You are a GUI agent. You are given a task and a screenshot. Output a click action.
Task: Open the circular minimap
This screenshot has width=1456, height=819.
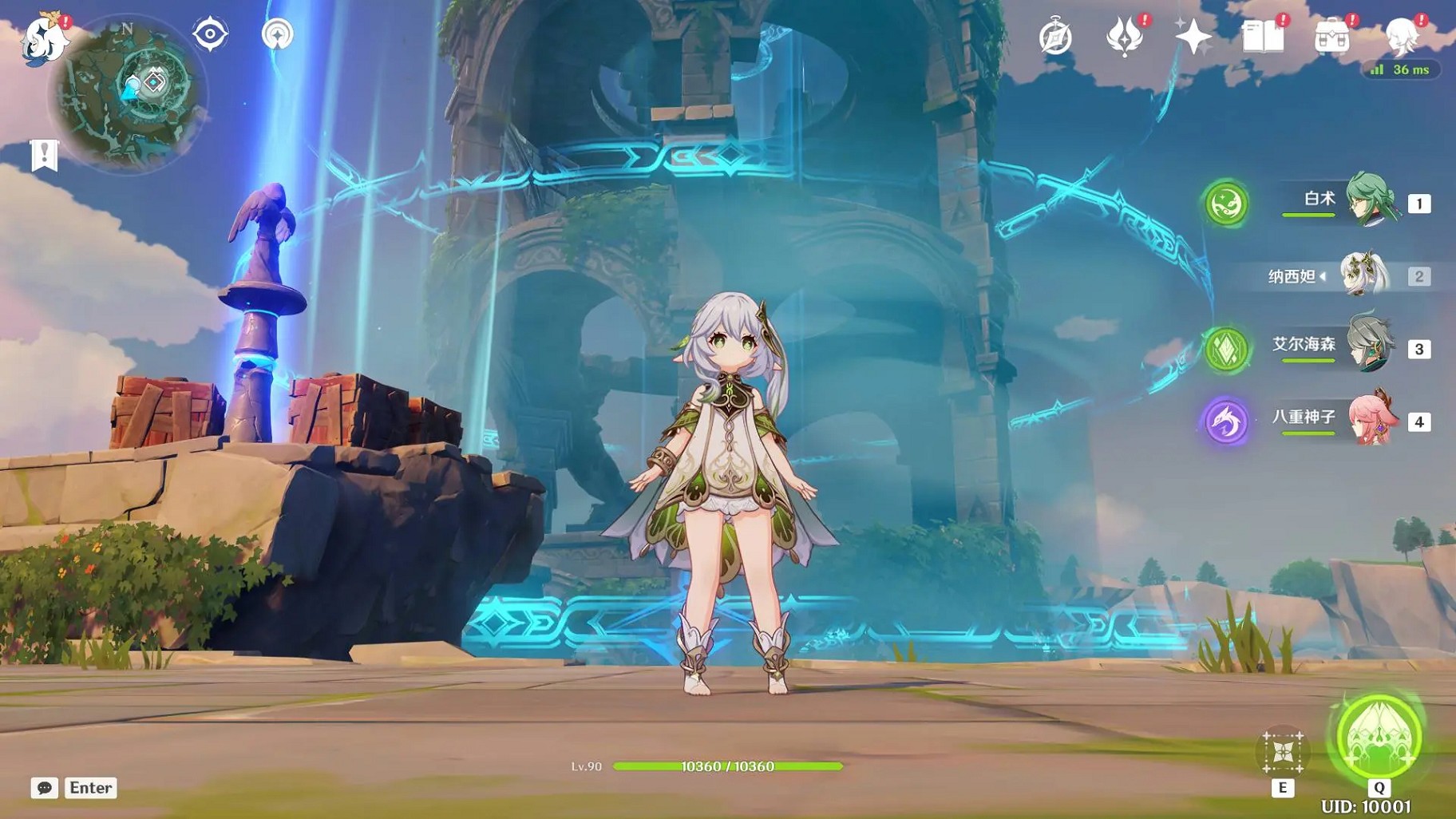click(128, 94)
